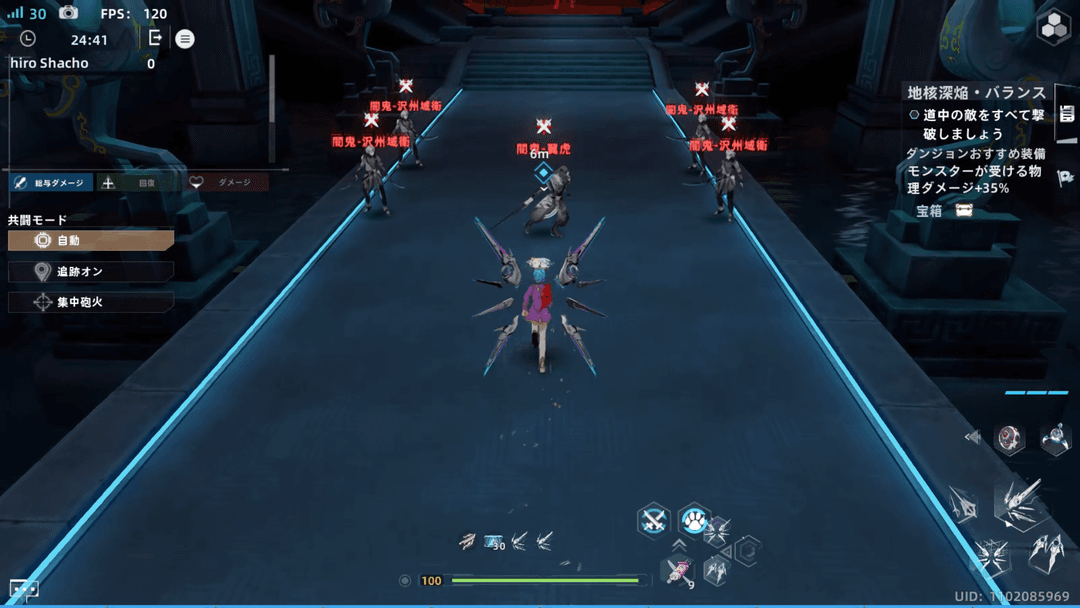Show the heart ダメージ taken tab
The width and height of the screenshot is (1080, 608).
(x=226, y=183)
